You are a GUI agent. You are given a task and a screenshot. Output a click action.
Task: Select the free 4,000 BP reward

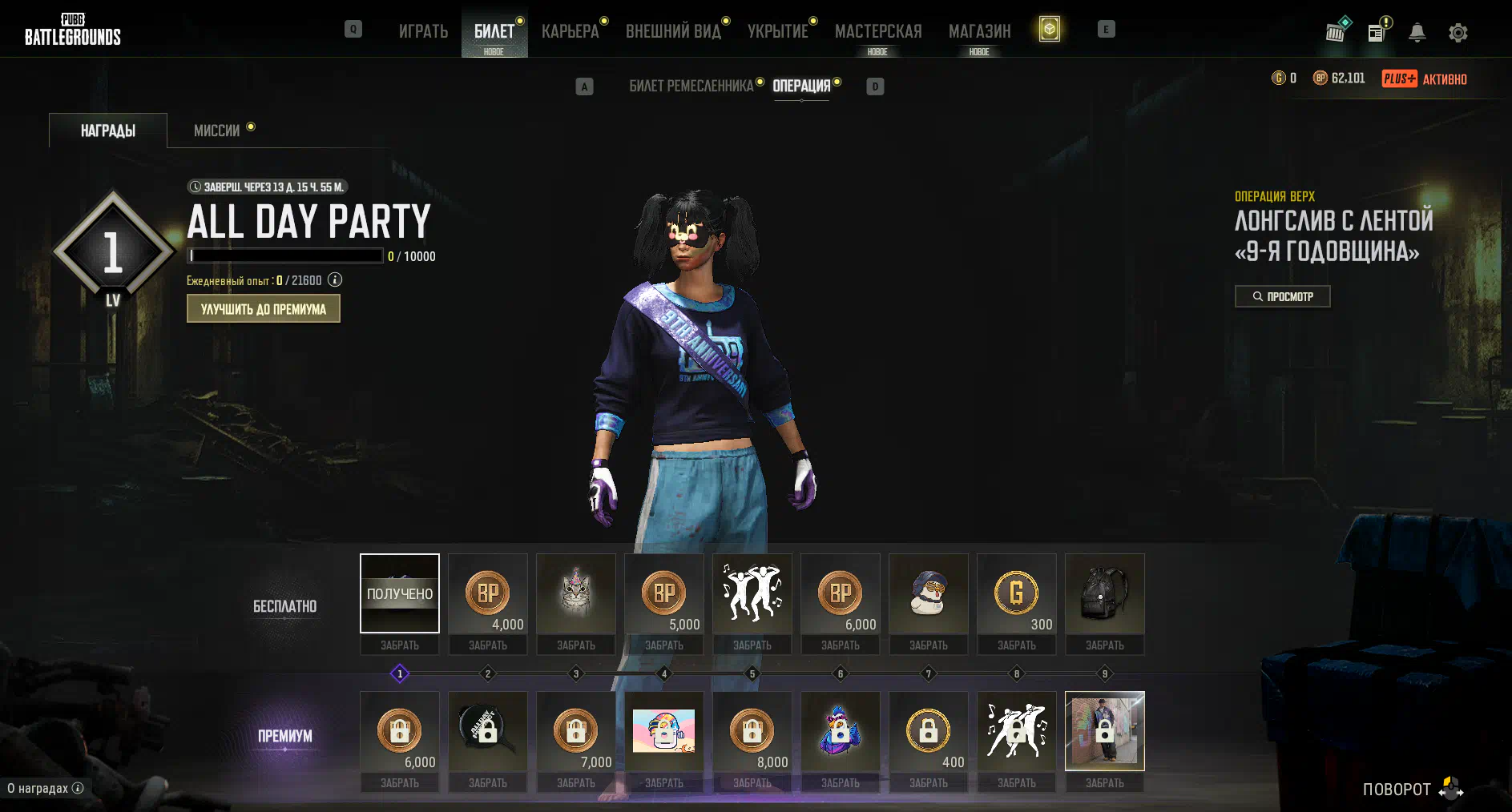click(x=488, y=593)
